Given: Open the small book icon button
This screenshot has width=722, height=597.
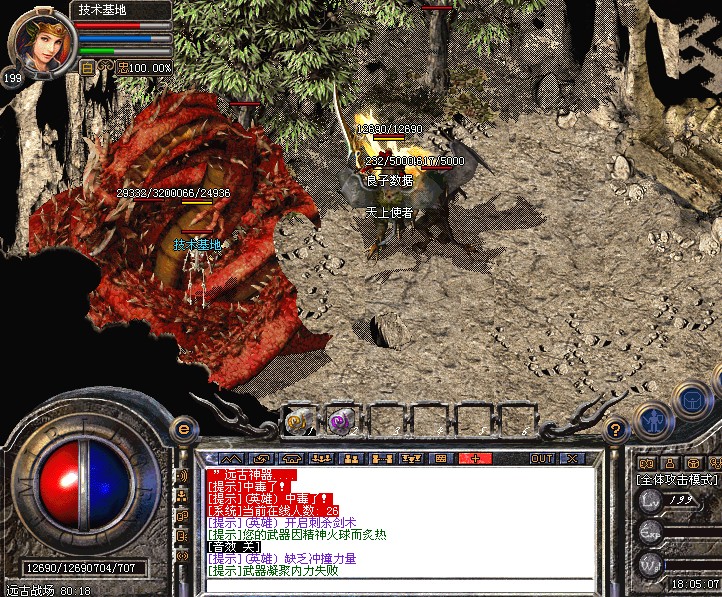Looking at the screenshot, I should pyautogui.click(x=645, y=464).
